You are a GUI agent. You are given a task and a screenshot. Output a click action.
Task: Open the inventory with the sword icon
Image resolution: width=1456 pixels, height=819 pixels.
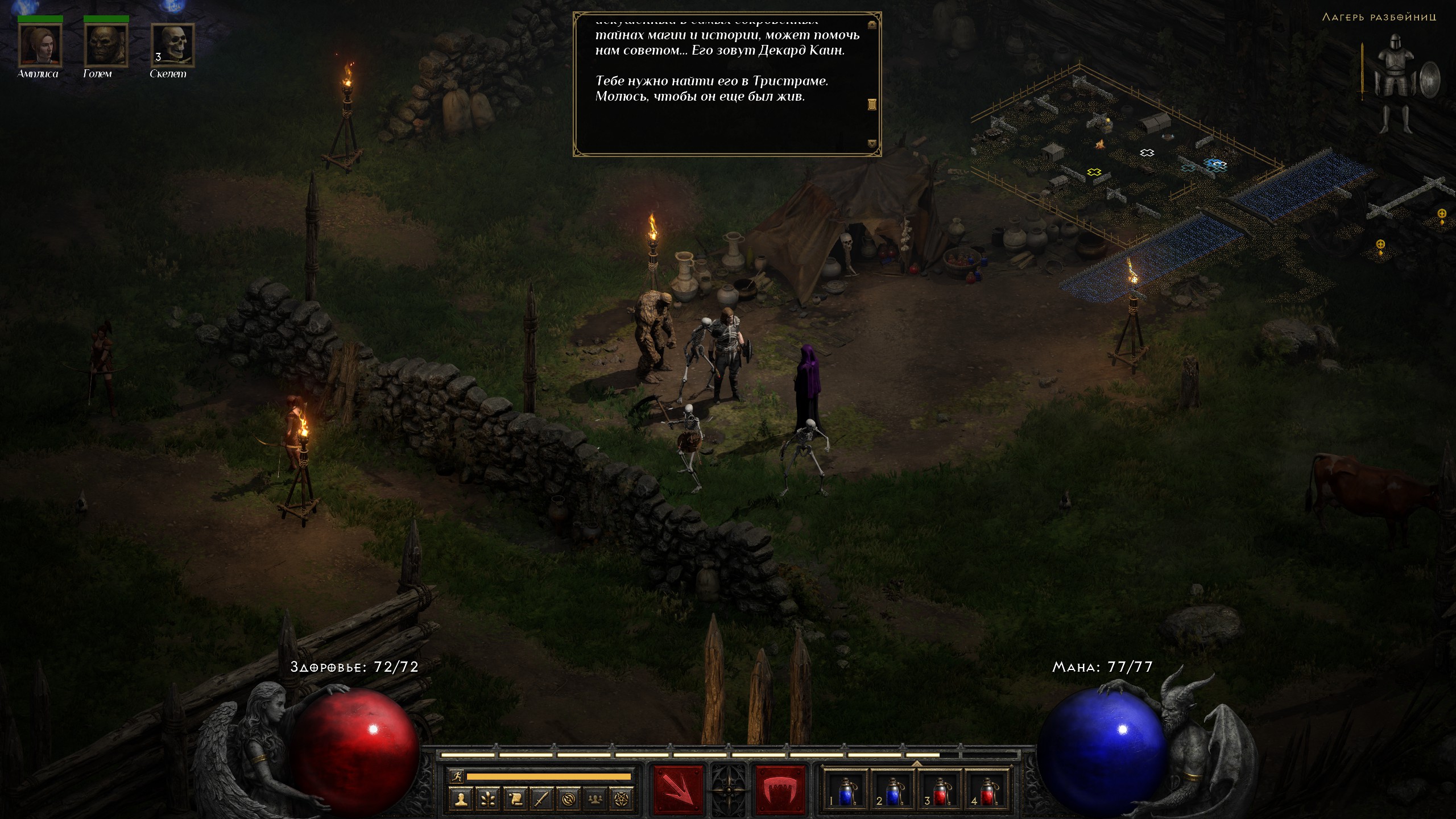tap(541, 800)
